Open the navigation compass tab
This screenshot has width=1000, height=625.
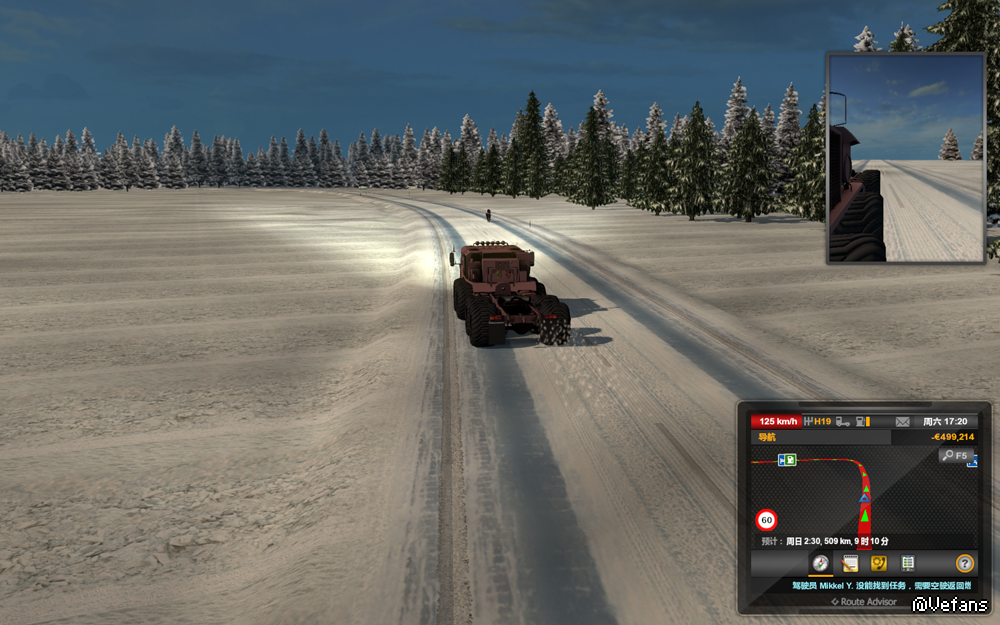point(820,563)
